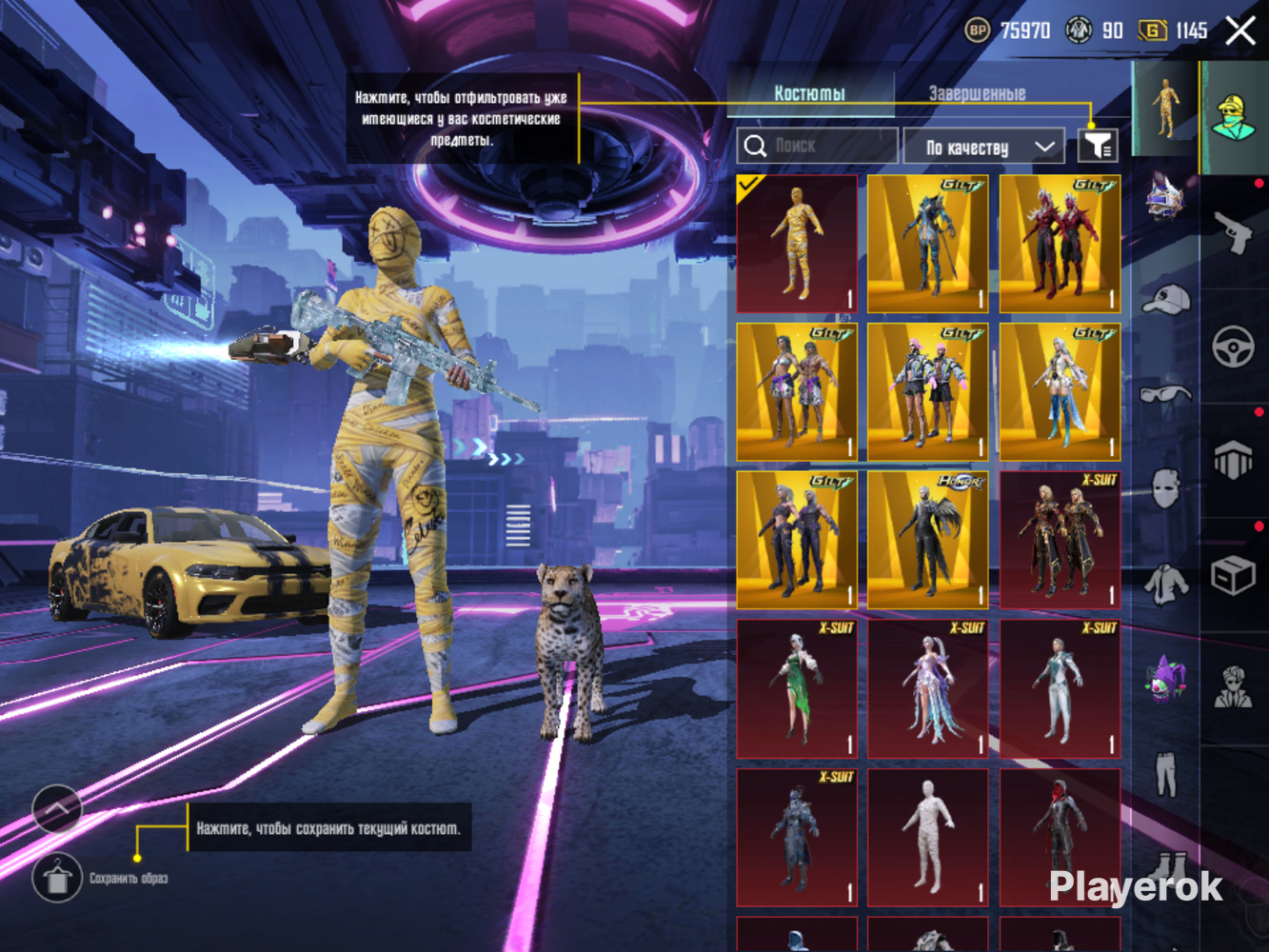Select the glasses accessory category icon
Image resolution: width=1269 pixels, height=952 pixels.
pyautogui.click(x=1166, y=394)
